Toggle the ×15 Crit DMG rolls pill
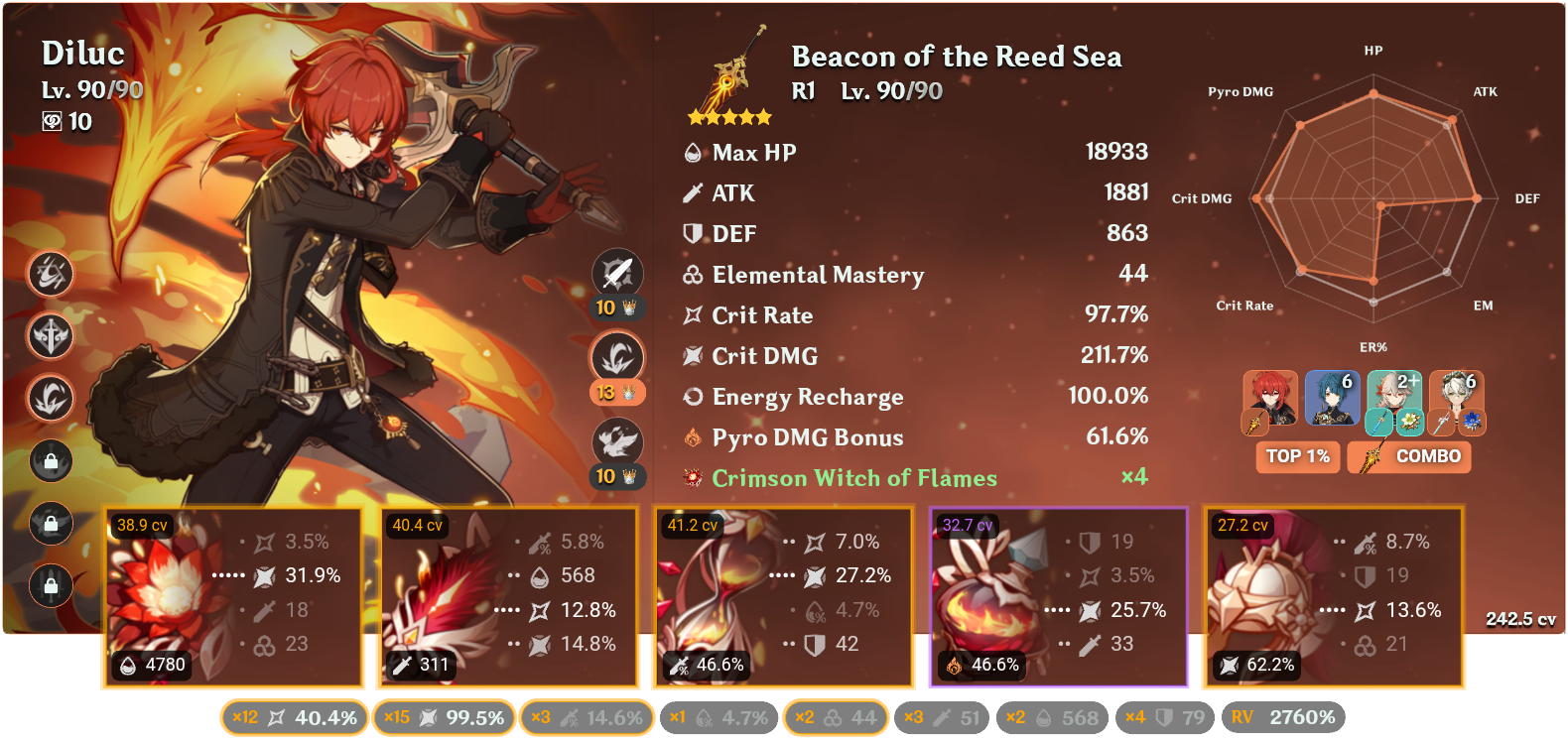 [x=444, y=716]
